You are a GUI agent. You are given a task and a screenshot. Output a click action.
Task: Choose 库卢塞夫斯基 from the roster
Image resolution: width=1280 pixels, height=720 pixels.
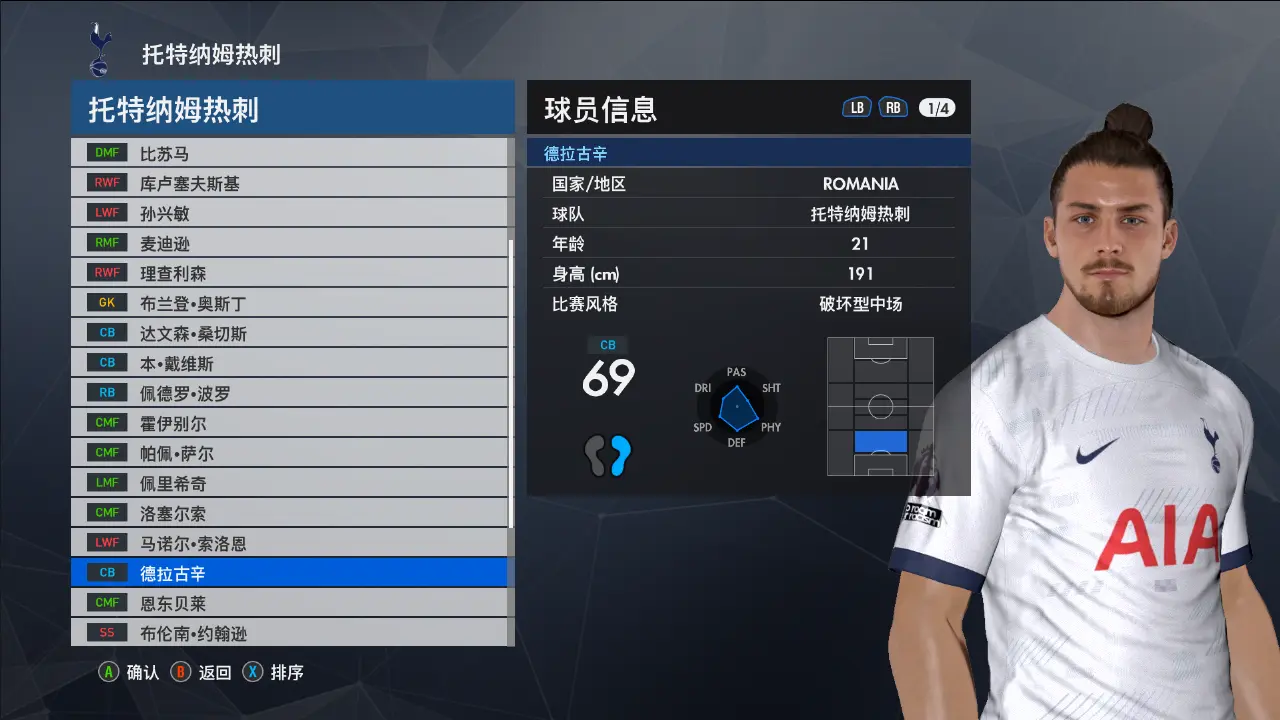pyautogui.click(x=290, y=184)
